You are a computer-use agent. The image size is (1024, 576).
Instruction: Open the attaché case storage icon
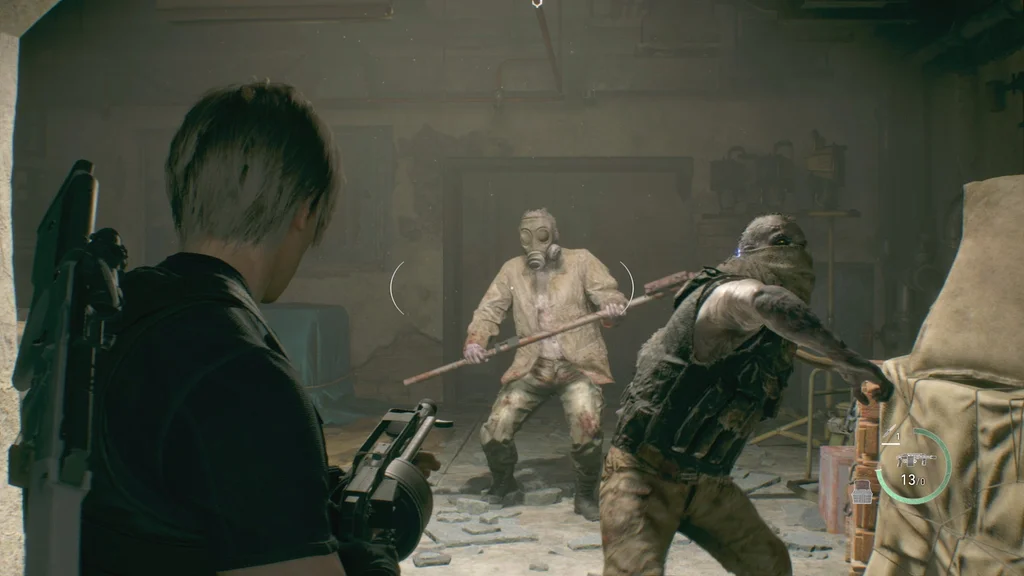861,492
